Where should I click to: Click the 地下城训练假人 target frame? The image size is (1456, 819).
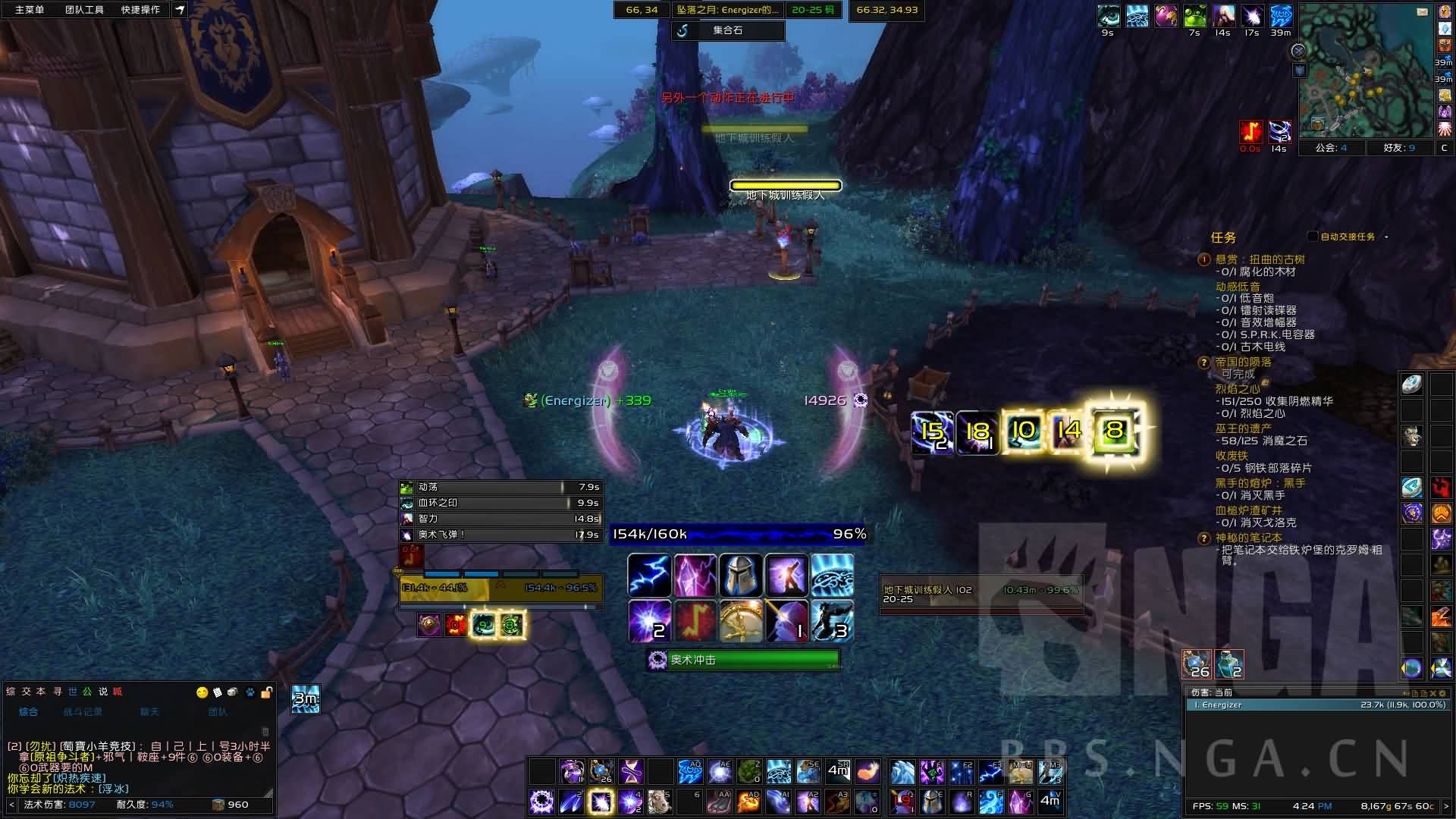(981, 595)
